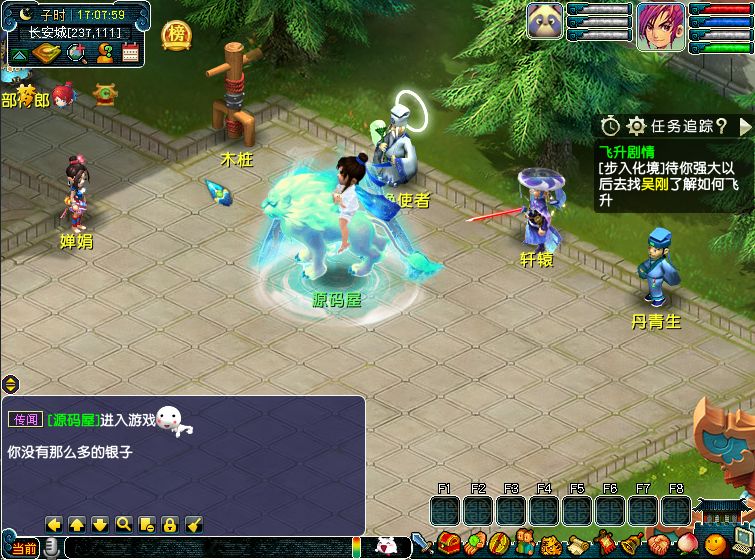Clear chat with the broom button
Viewport: 755px width, 560px height.
(x=194, y=523)
